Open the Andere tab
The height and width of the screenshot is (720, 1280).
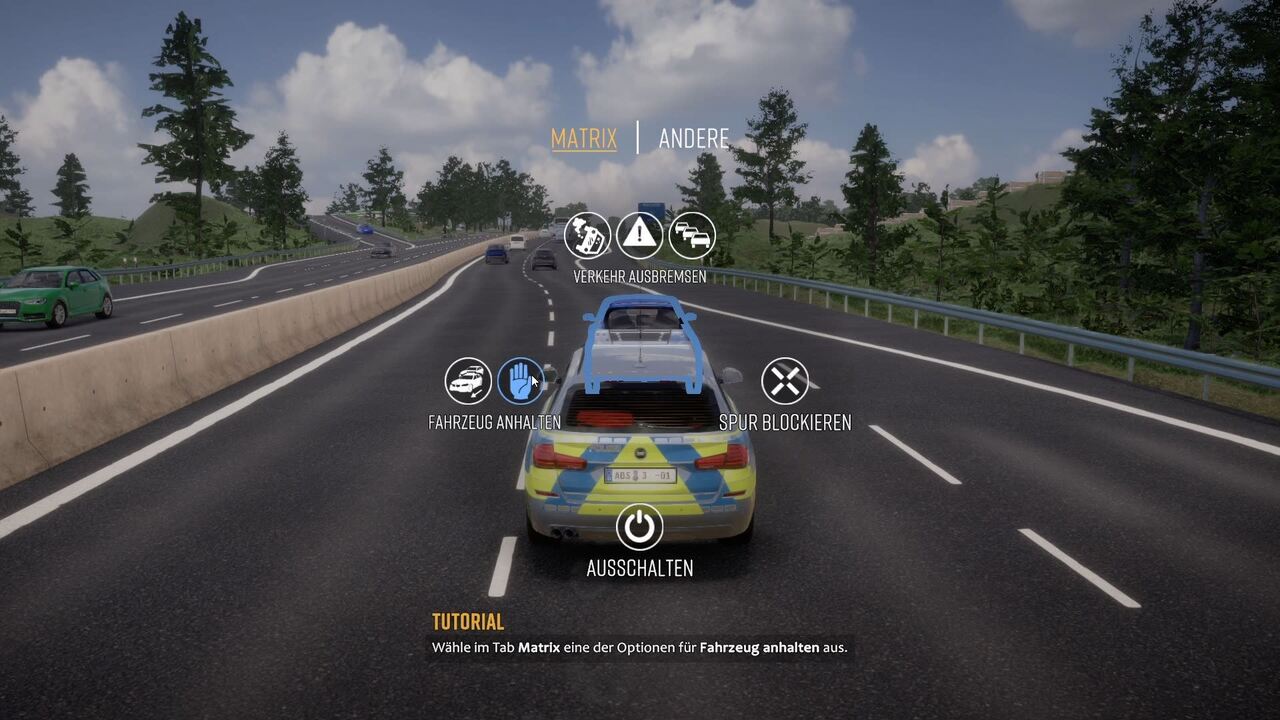tap(693, 138)
